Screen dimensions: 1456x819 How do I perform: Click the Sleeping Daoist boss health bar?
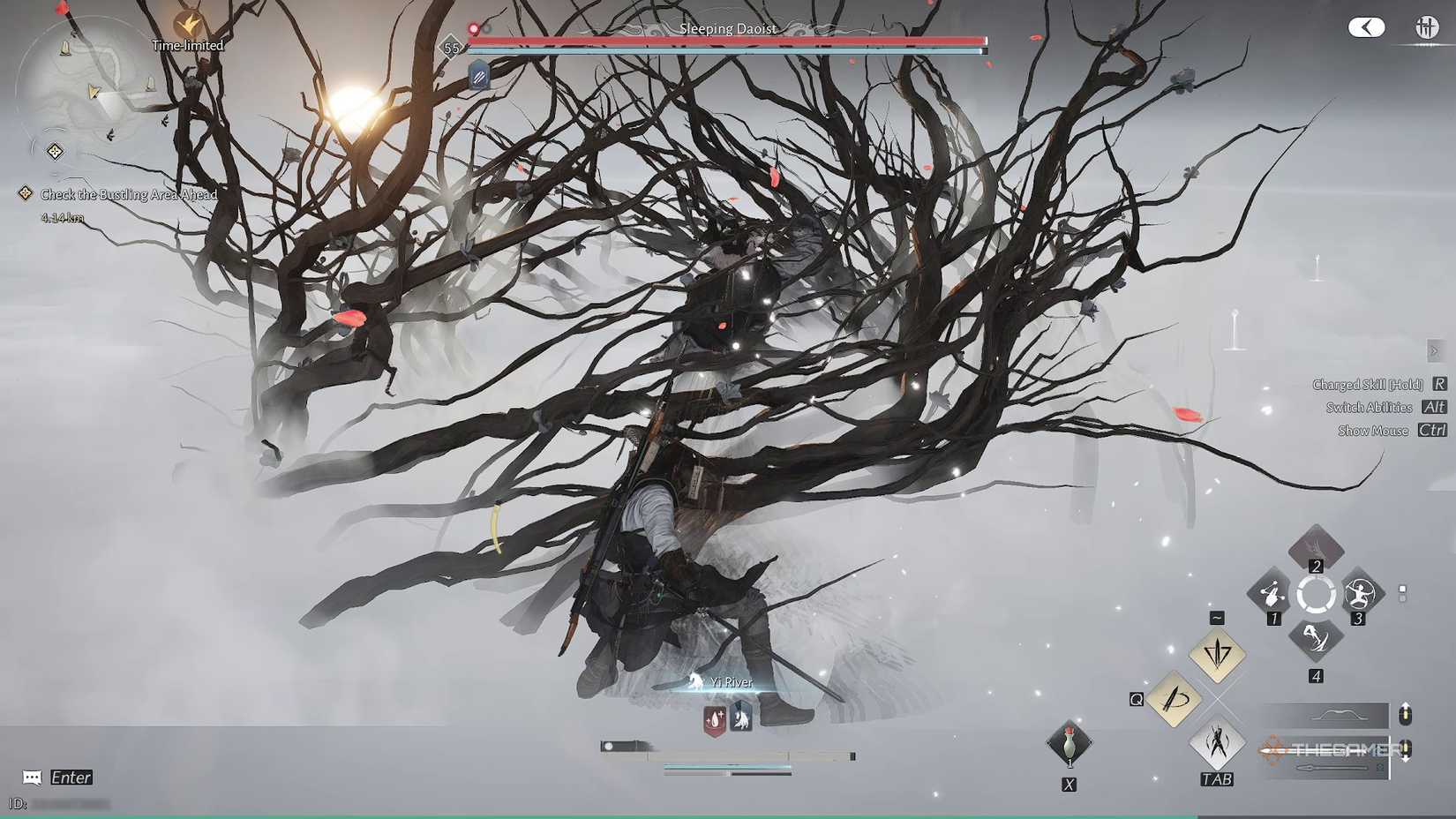coord(728,39)
